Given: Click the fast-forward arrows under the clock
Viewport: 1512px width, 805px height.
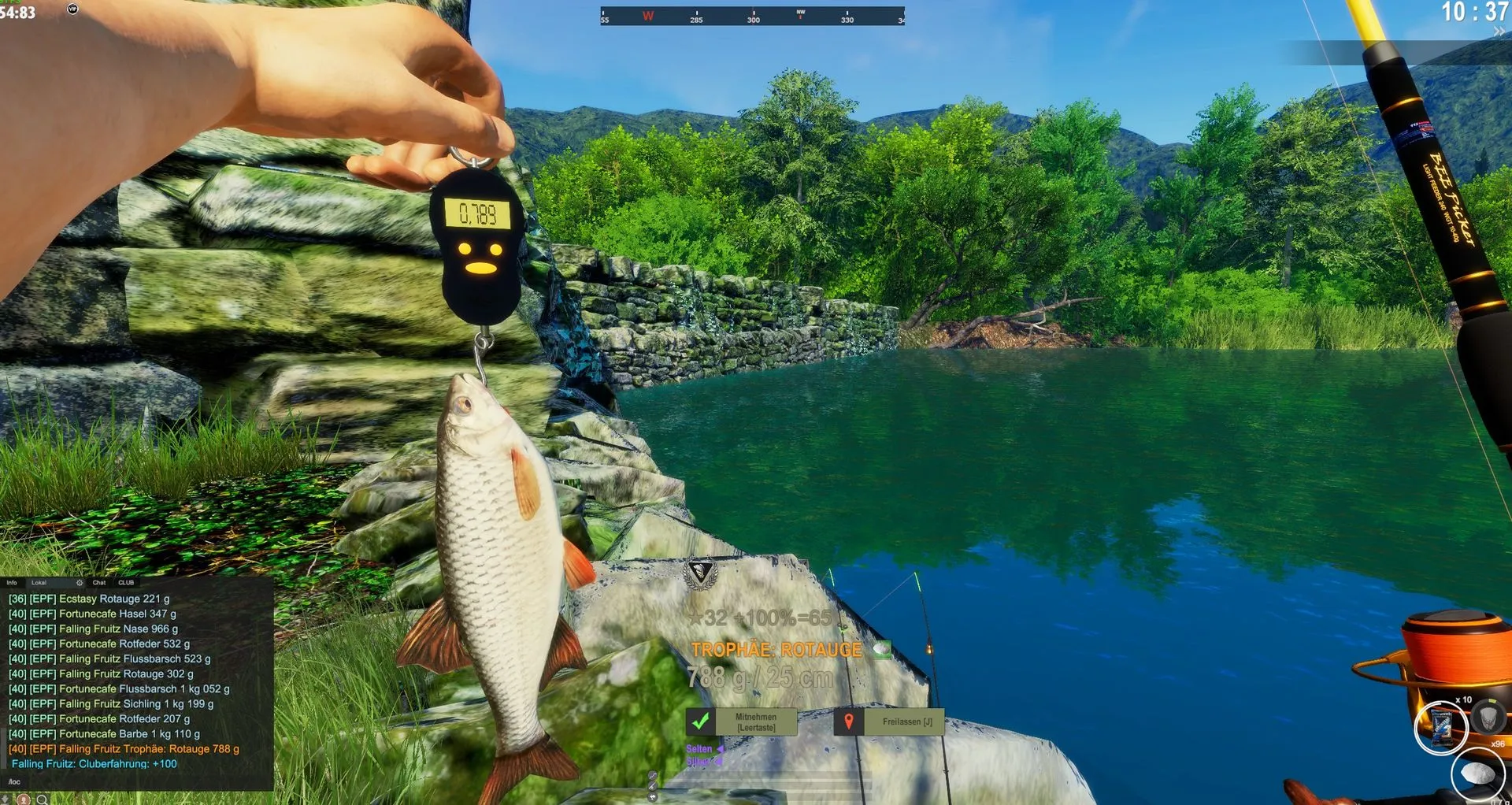Looking at the screenshot, I should click(1499, 32).
